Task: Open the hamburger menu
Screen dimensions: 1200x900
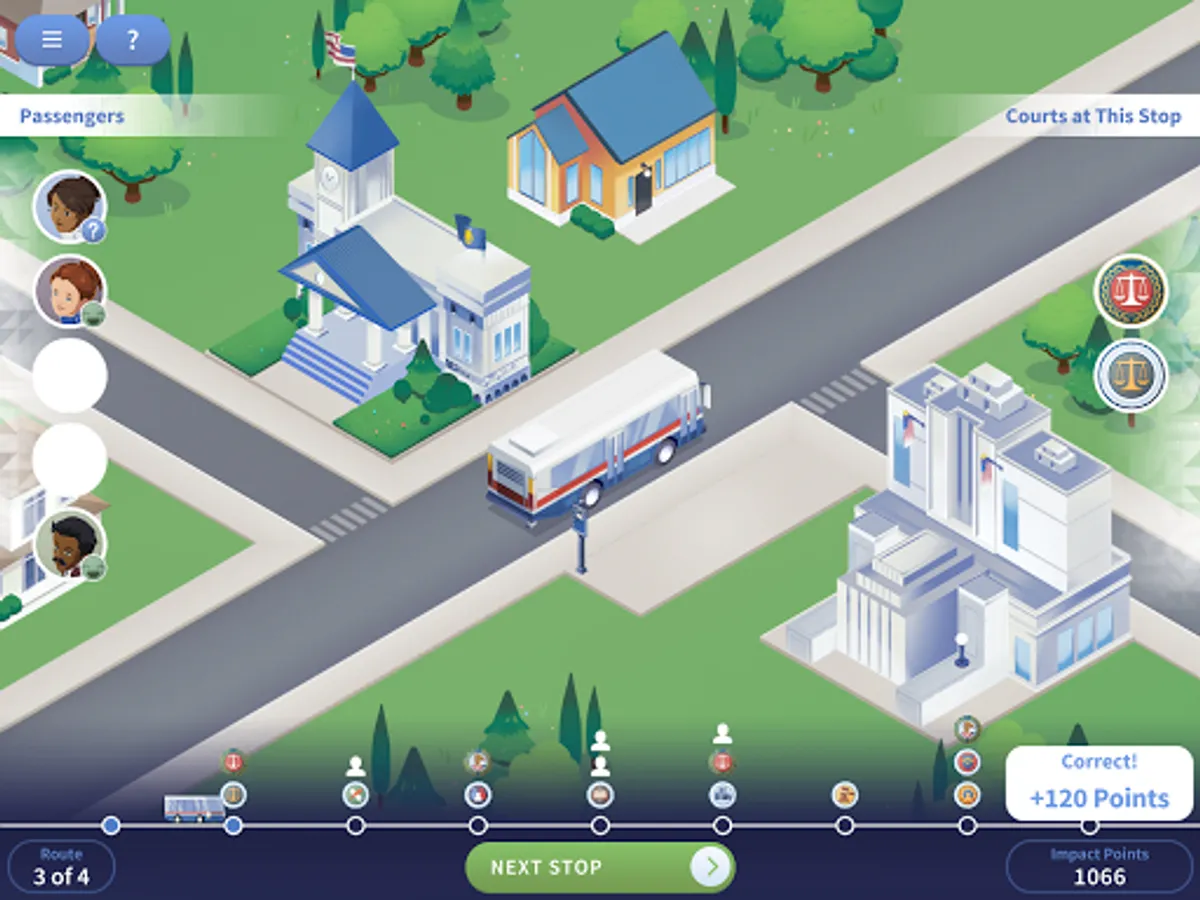Action: [x=52, y=41]
